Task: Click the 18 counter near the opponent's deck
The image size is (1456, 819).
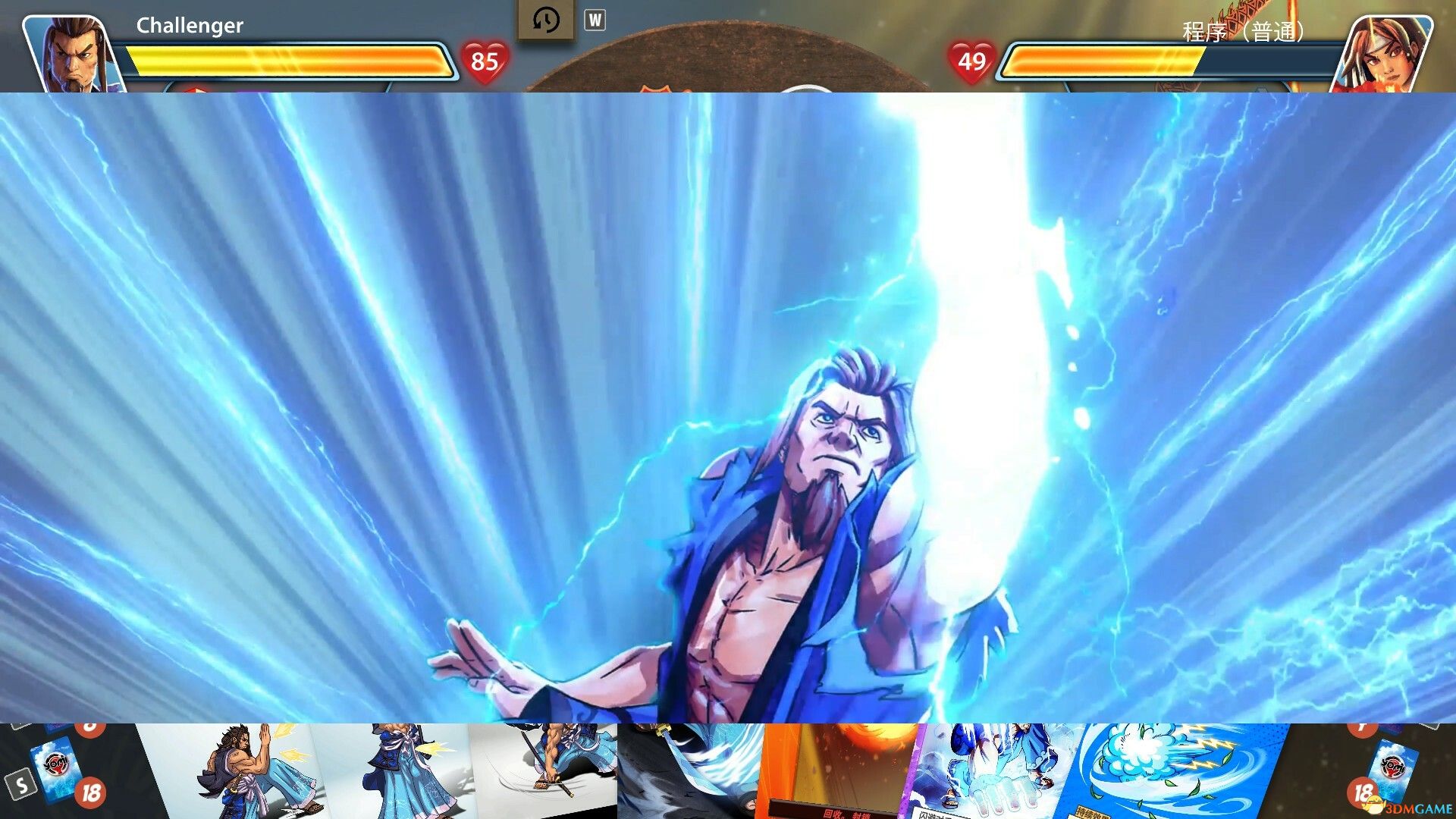Action: tap(1365, 792)
